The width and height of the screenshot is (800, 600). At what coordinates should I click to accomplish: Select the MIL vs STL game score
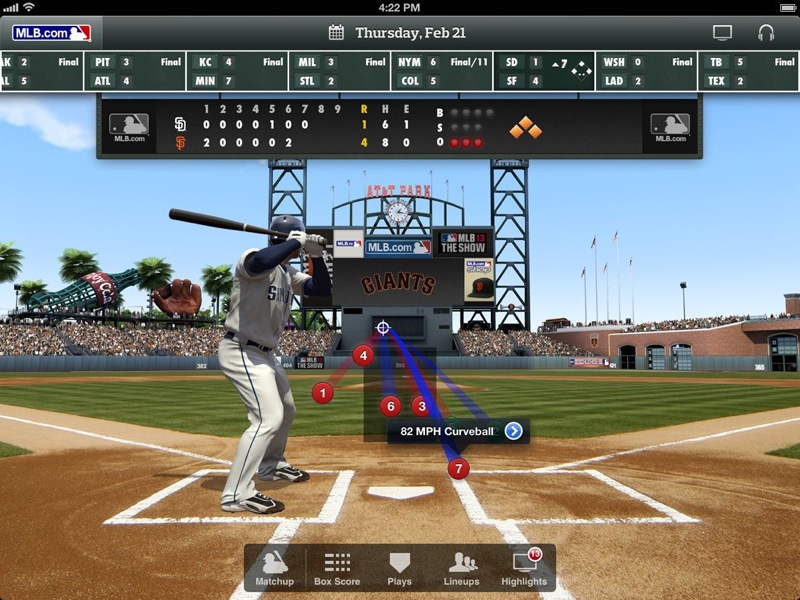[x=338, y=71]
